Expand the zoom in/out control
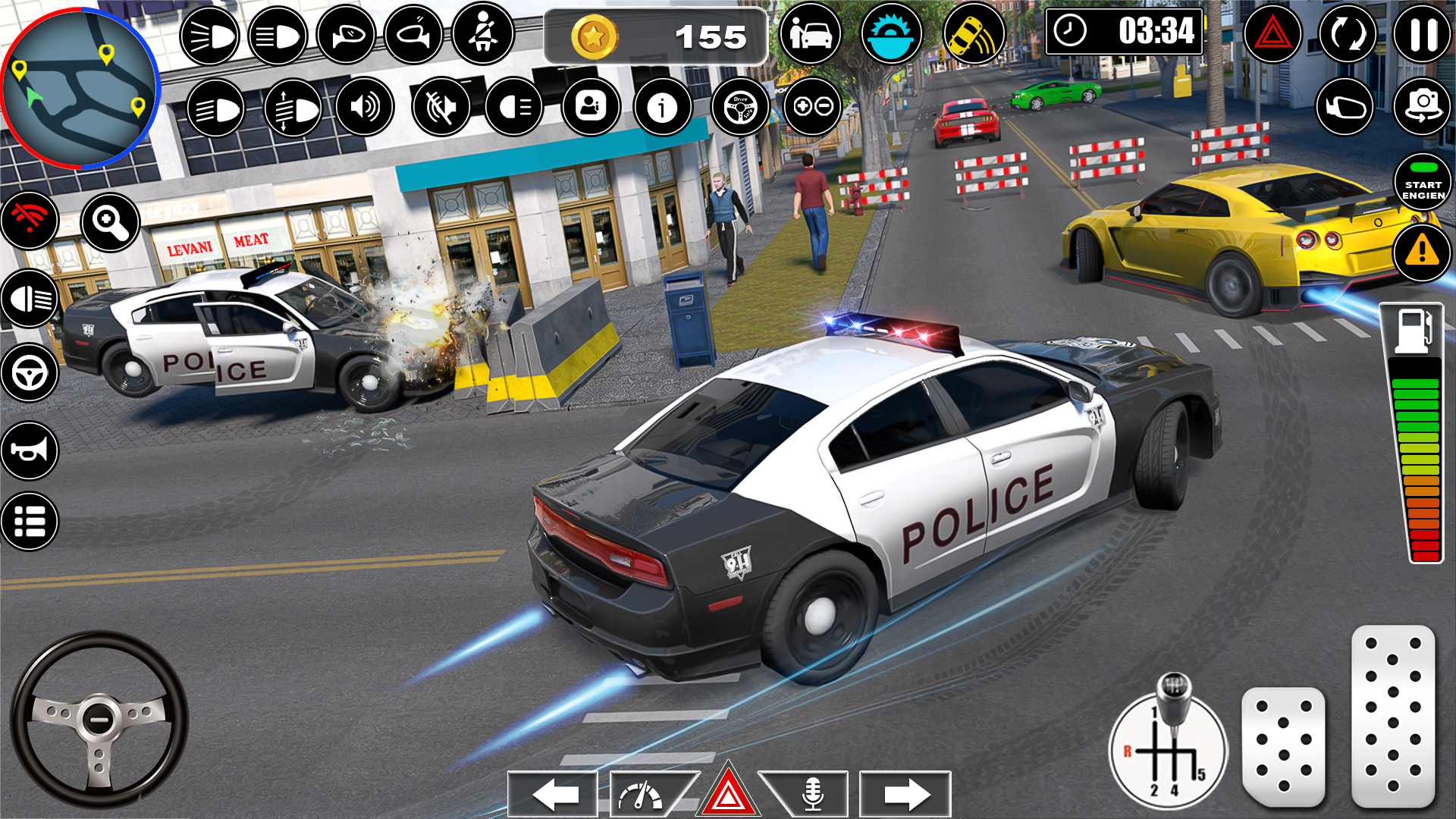The width and height of the screenshot is (1456, 819). tap(811, 108)
